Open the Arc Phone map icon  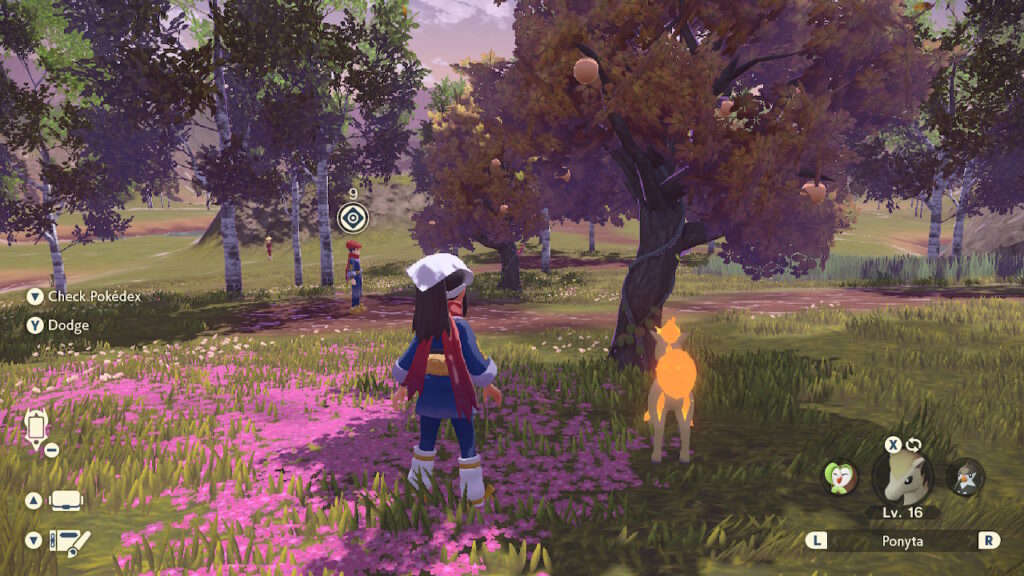click(x=37, y=428)
